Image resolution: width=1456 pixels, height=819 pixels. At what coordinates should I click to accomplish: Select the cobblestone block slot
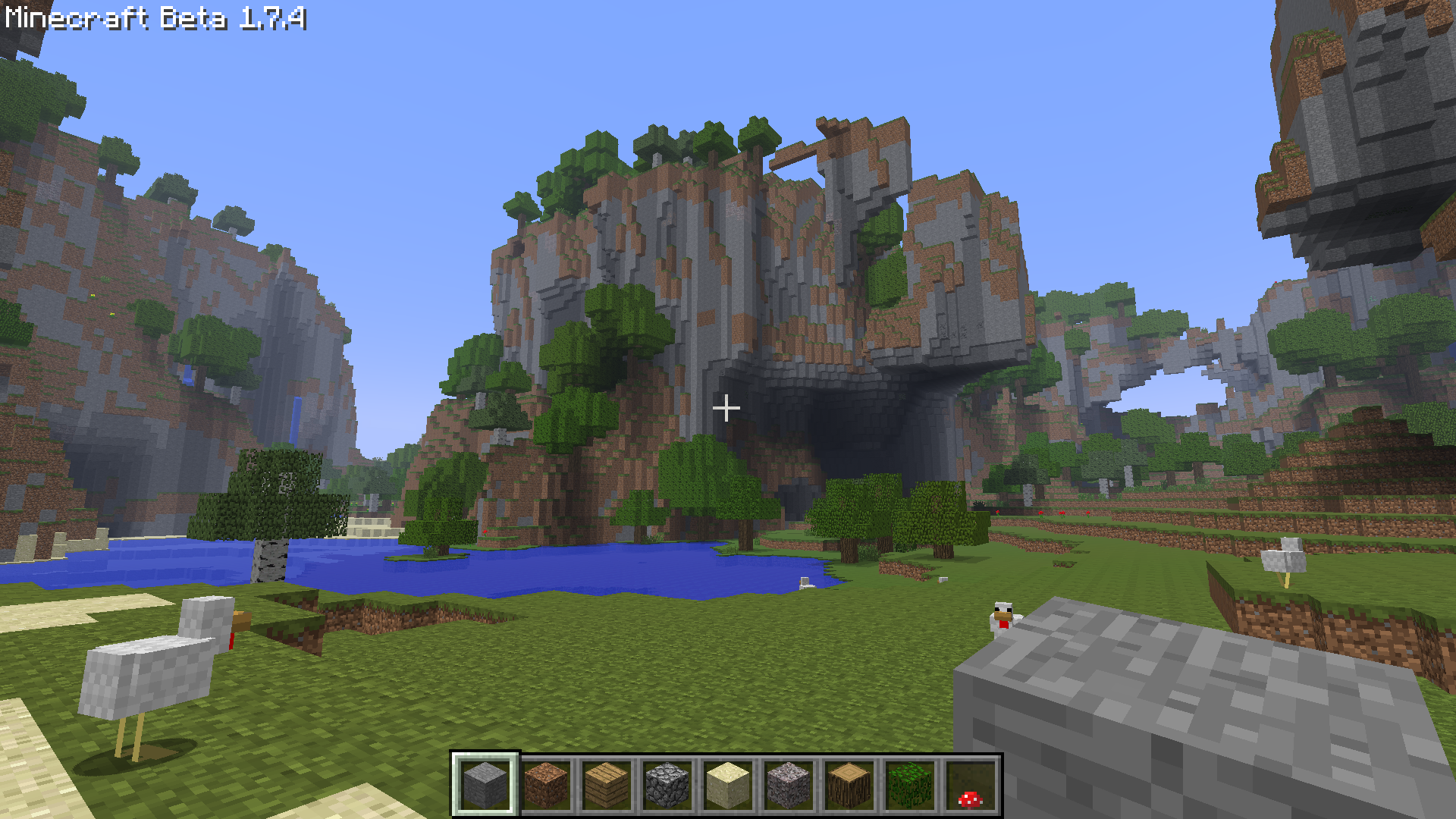[667, 785]
